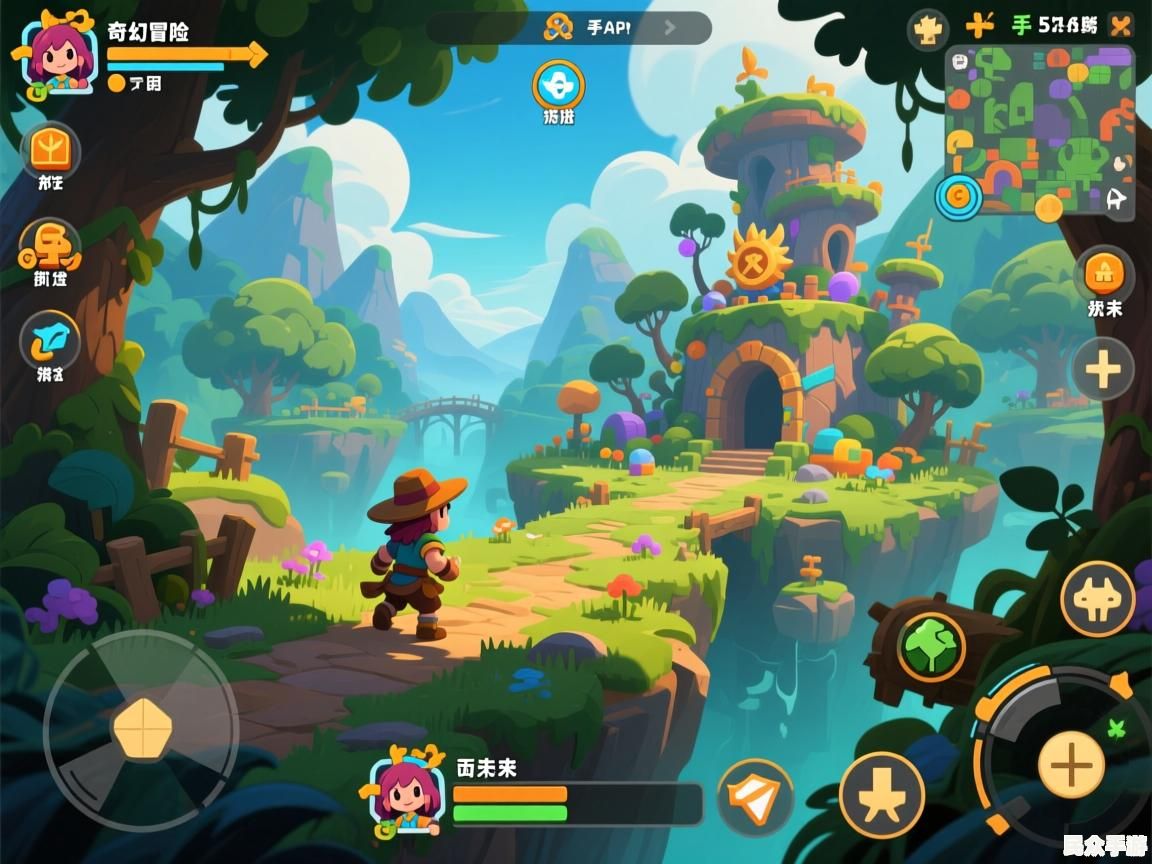This screenshot has width=1152, height=864.
Task: Trigger the orange paper plane button
Action: pyautogui.click(x=755, y=797)
